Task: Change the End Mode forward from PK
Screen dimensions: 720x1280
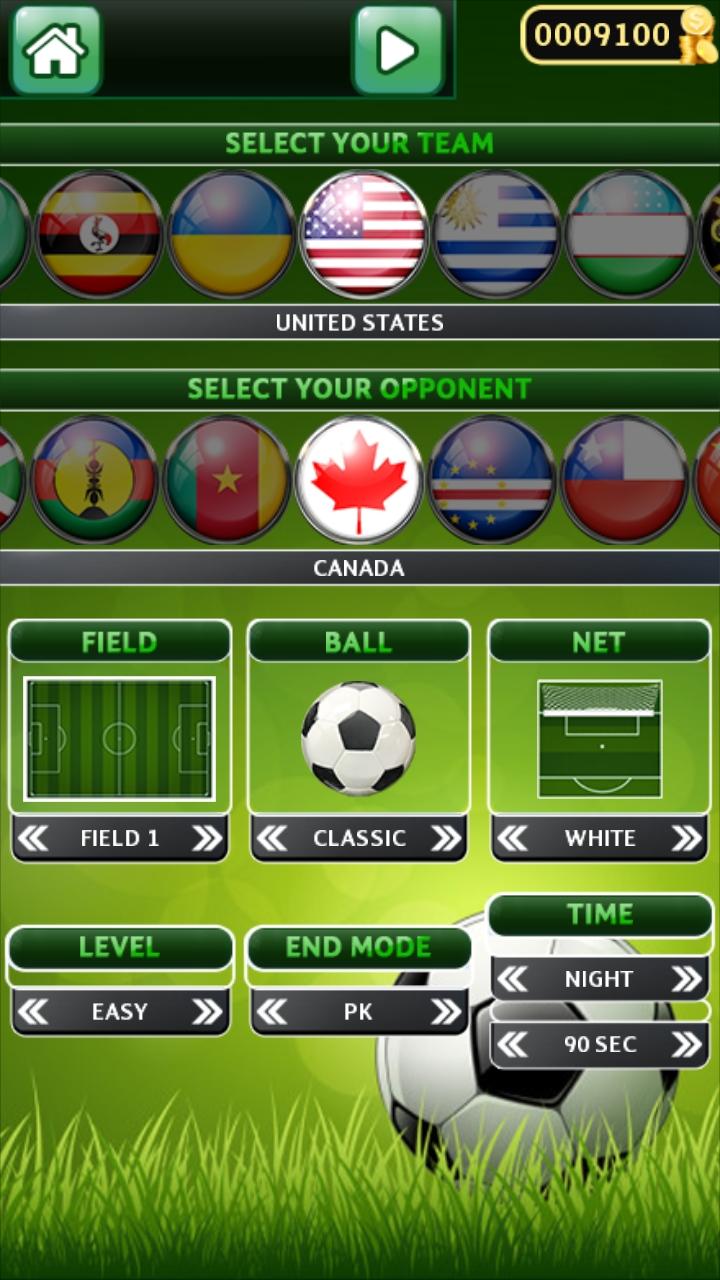Action: pos(446,1012)
